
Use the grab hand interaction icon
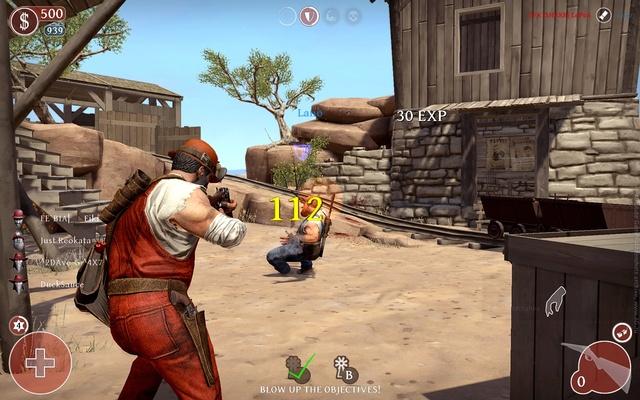coord(555,301)
